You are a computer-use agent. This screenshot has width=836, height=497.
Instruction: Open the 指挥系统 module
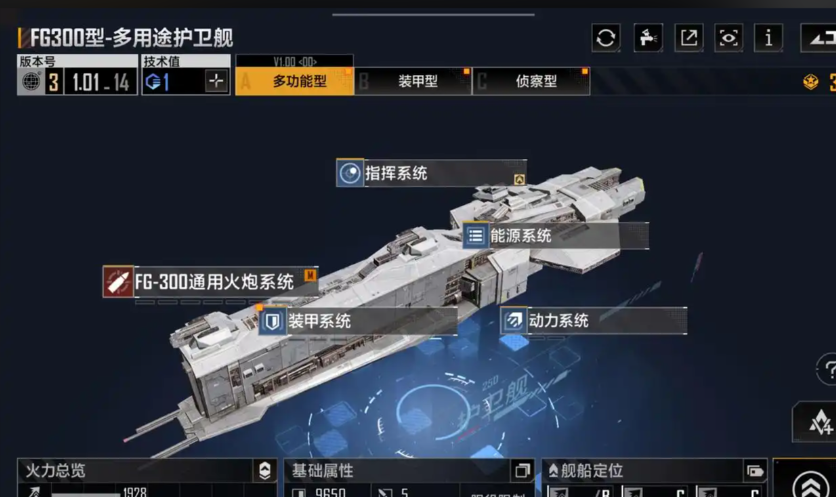pos(430,173)
